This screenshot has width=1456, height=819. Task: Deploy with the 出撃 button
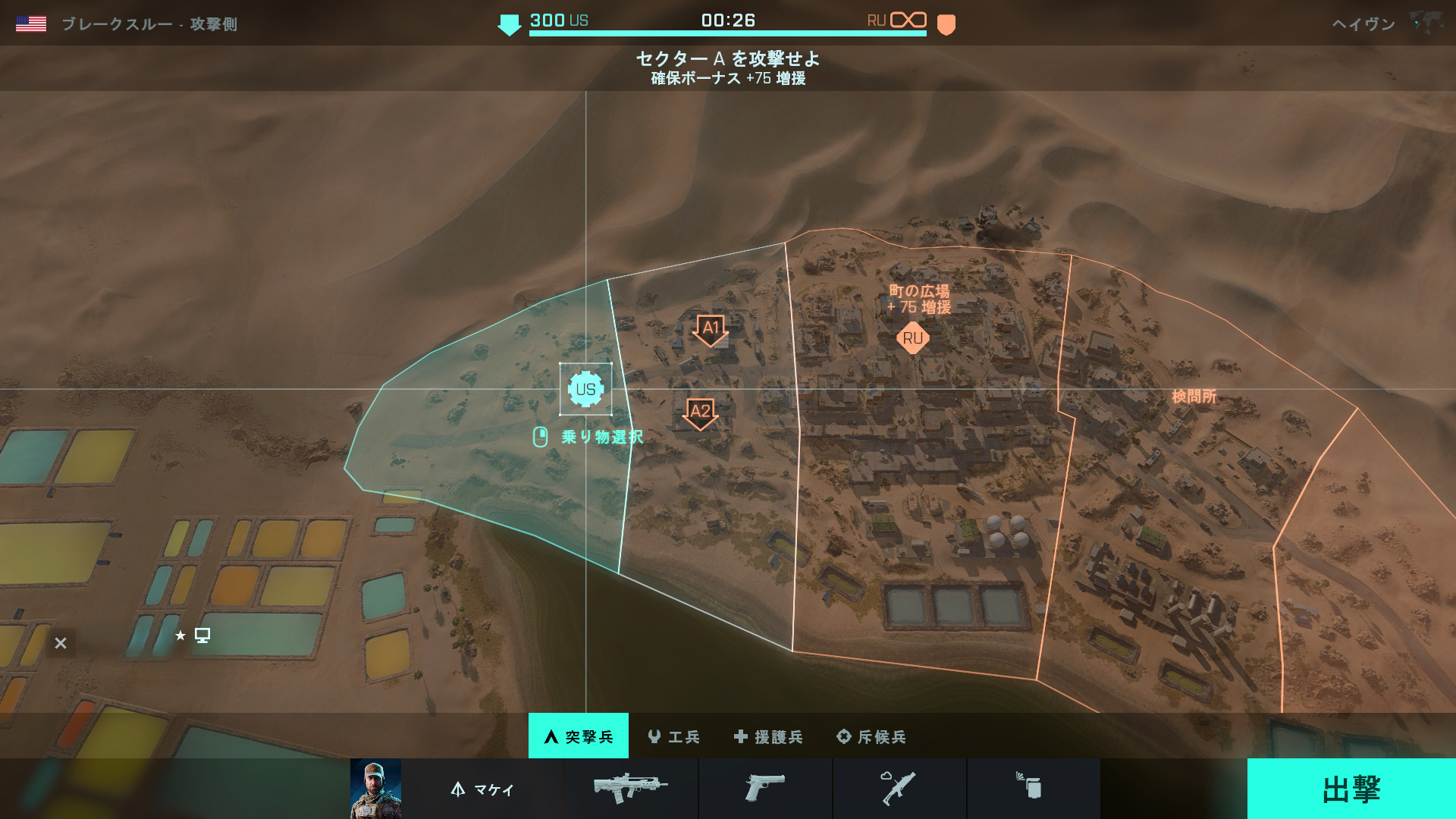pos(1351,789)
